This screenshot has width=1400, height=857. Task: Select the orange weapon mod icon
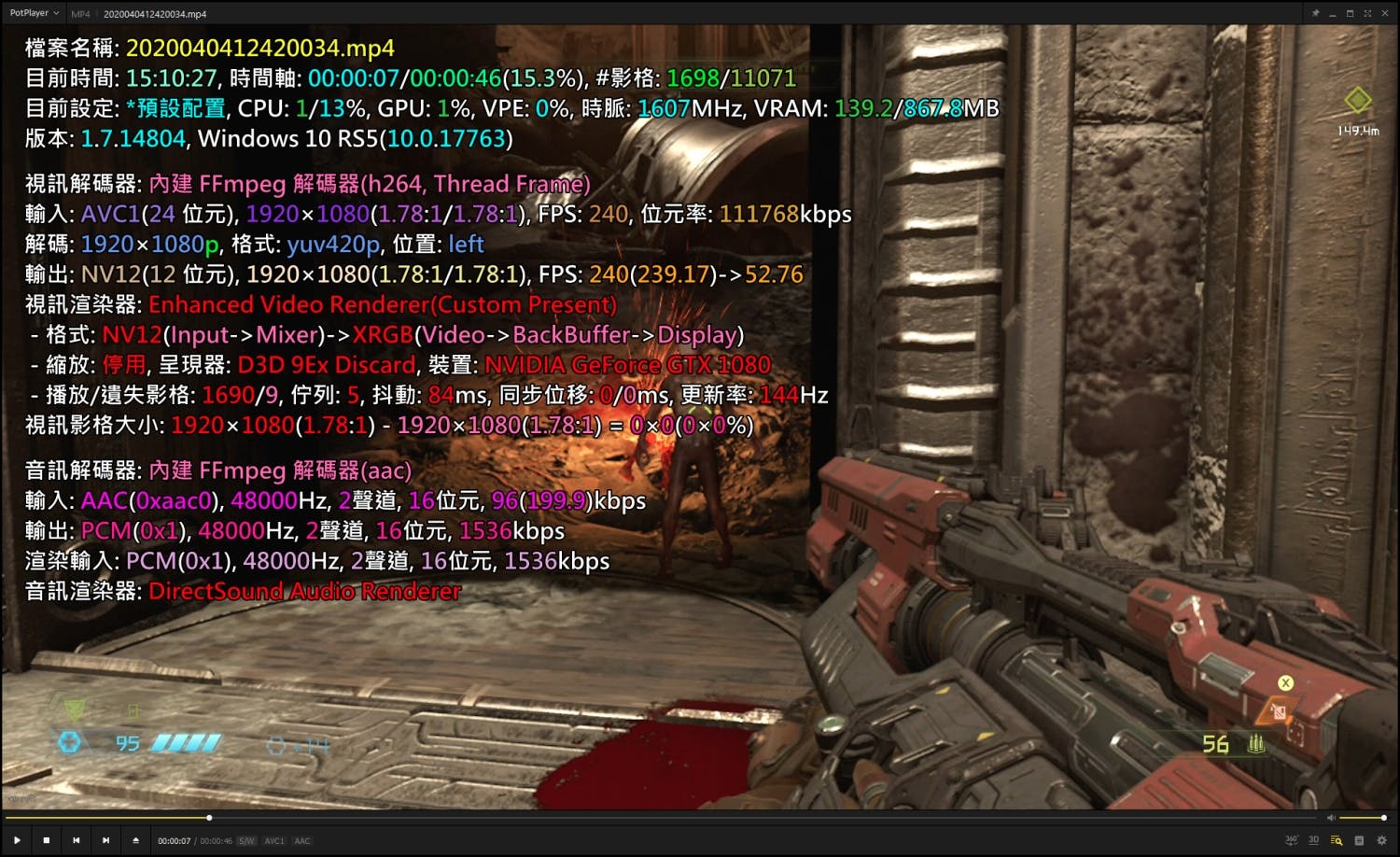tap(1276, 712)
